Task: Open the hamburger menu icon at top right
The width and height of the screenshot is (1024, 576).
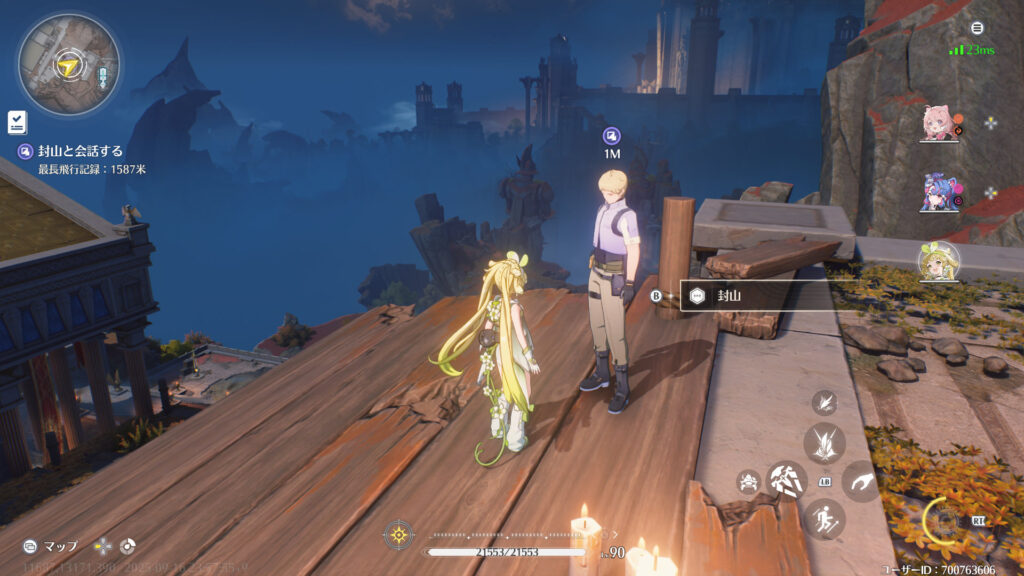Action: (x=977, y=28)
